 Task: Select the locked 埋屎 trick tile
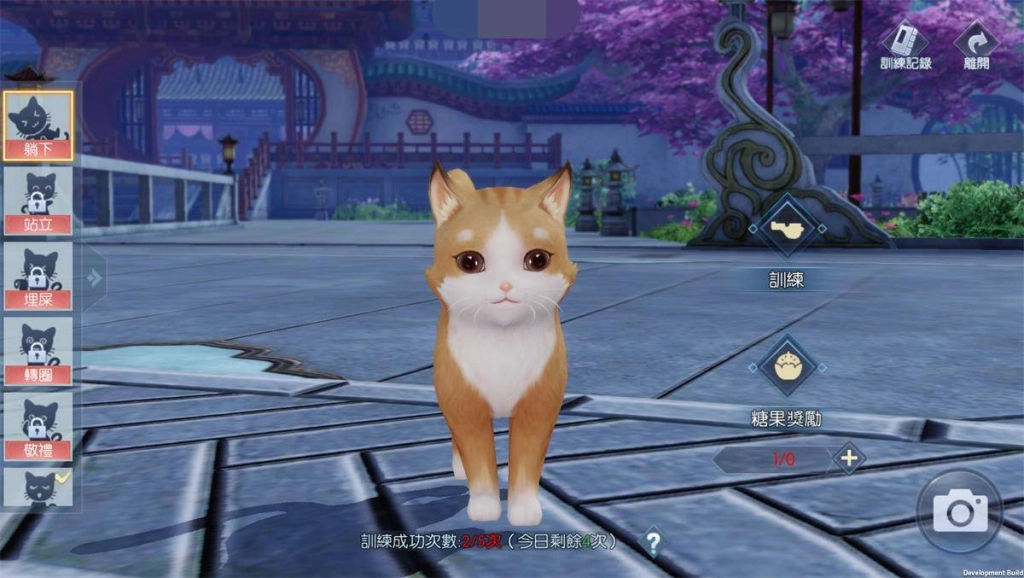(x=38, y=276)
